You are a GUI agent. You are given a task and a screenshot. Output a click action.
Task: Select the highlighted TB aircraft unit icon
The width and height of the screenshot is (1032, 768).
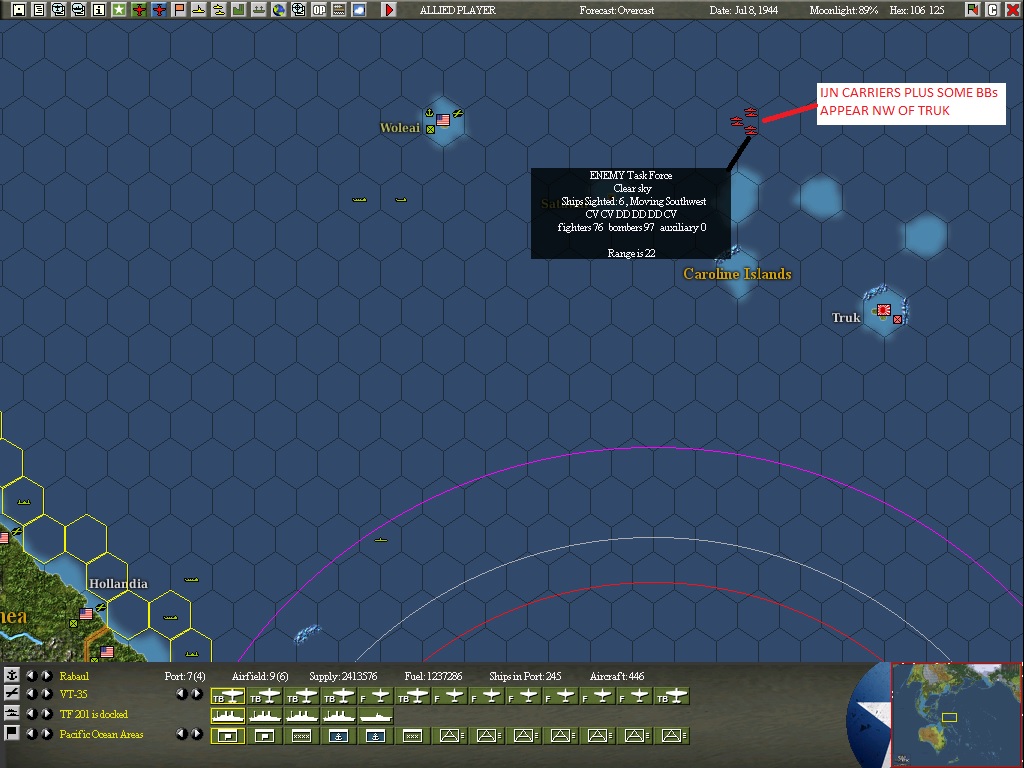click(x=228, y=696)
